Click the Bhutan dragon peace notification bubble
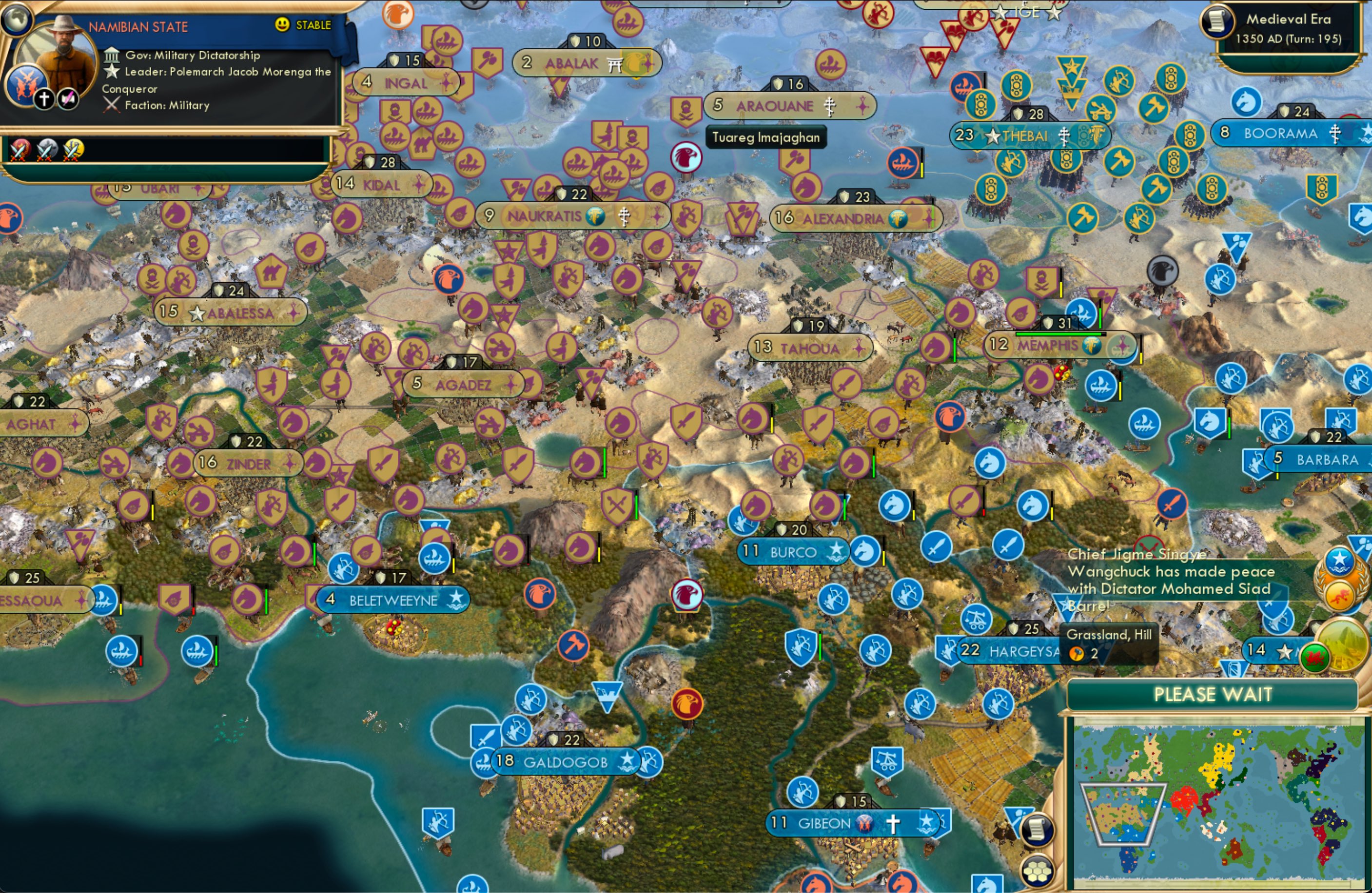This screenshot has width=1372, height=893. tap(1339, 595)
